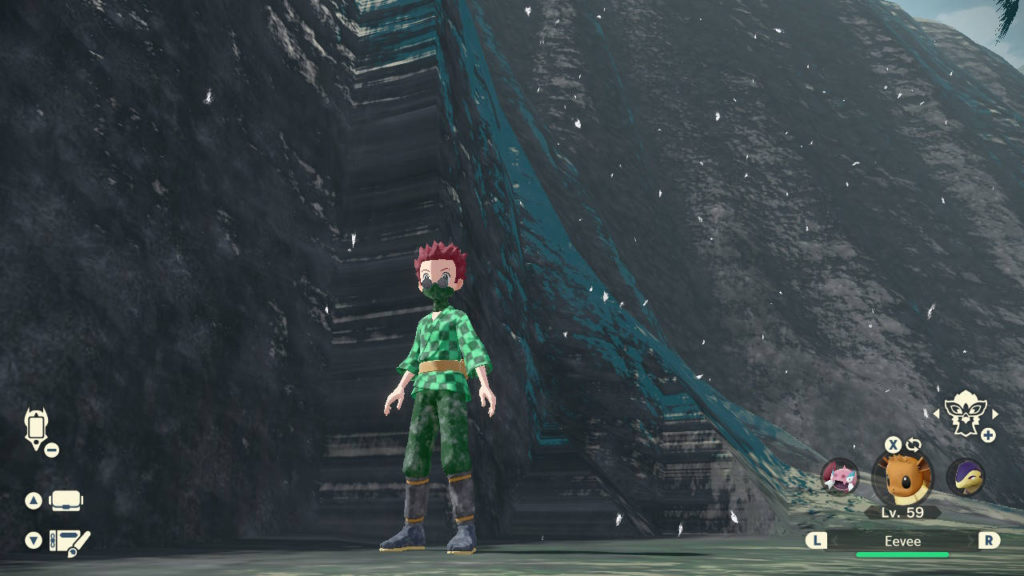Viewport: 1024px width, 576px height.
Task: Select the Eevee portrait in the party
Action: [x=902, y=477]
